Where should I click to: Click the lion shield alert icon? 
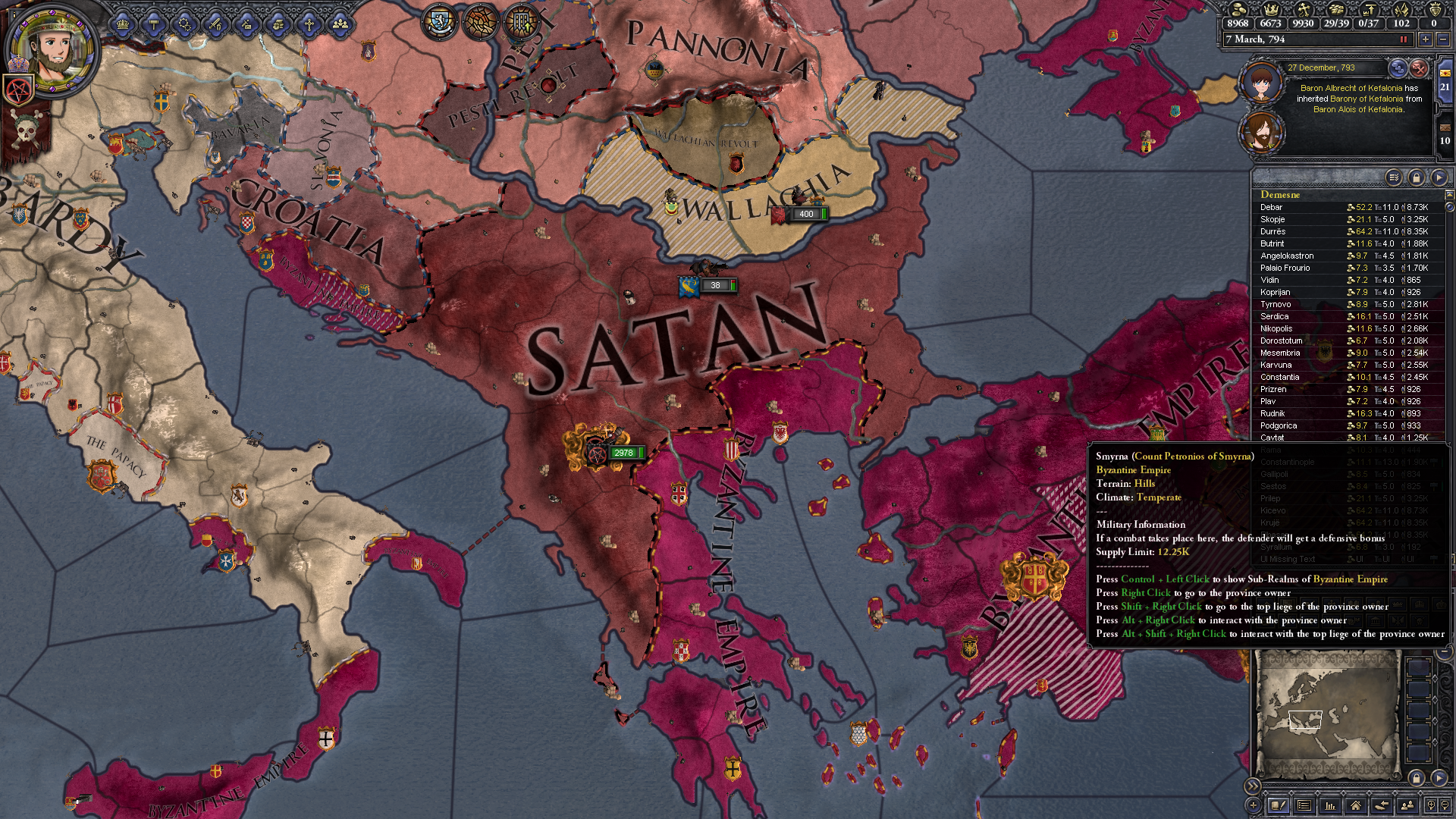pos(439,21)
